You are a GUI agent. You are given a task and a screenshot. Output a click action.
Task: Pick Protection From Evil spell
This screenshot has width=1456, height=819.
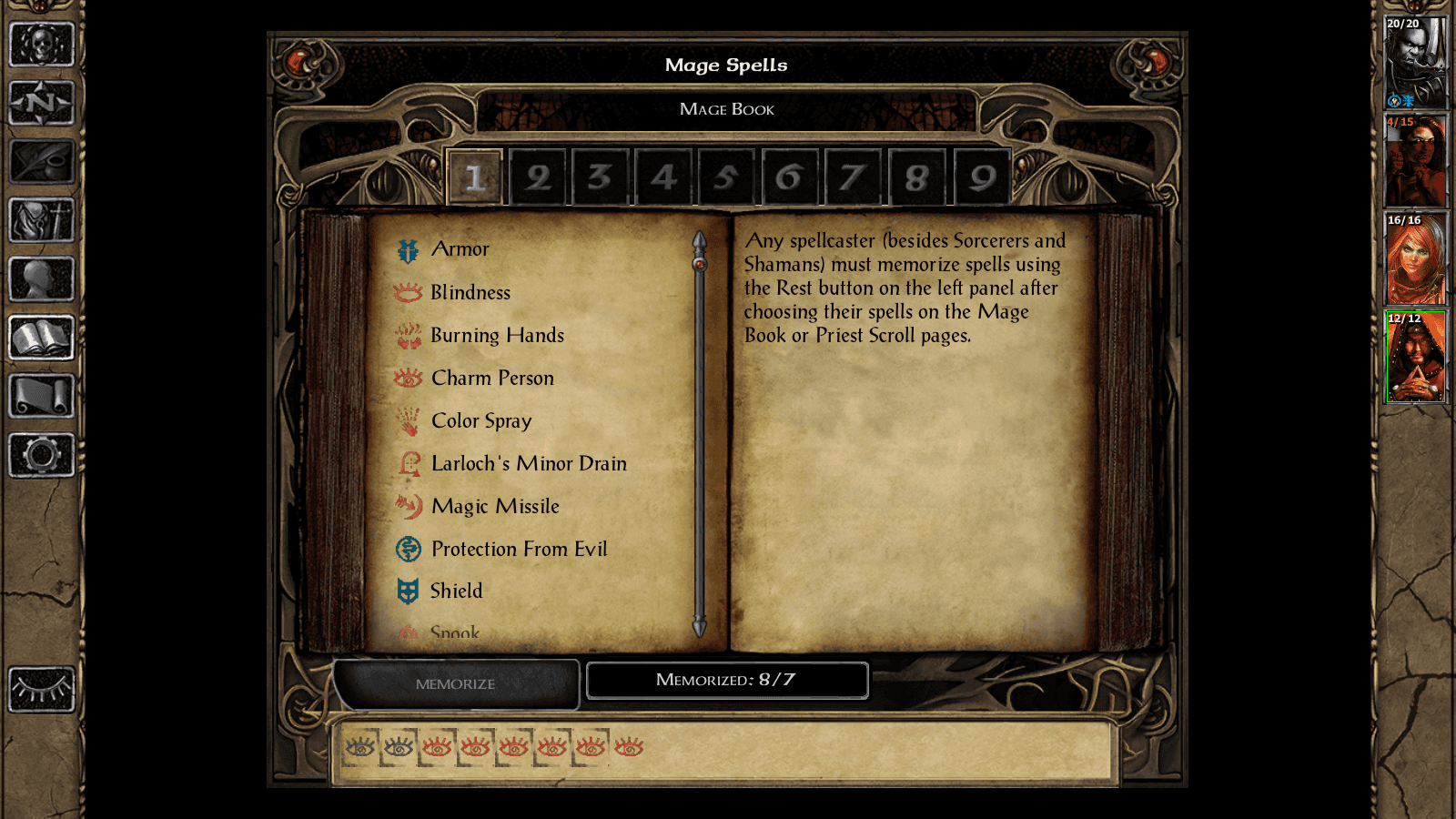[519, 549]
